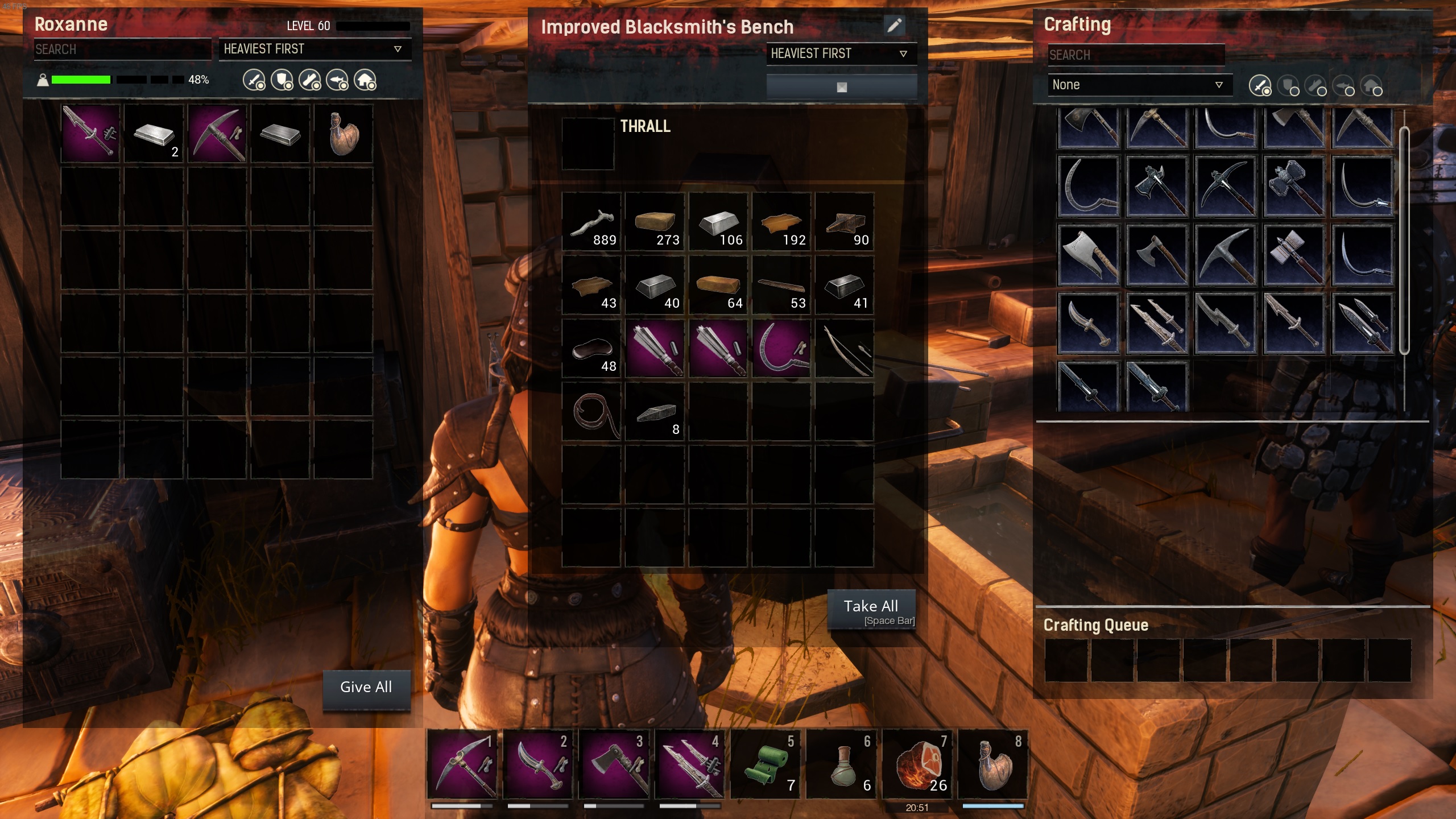The width and height of the screenshot is (1456, 819).
Task: Give all items to the bench
Action: click(366, 688)
